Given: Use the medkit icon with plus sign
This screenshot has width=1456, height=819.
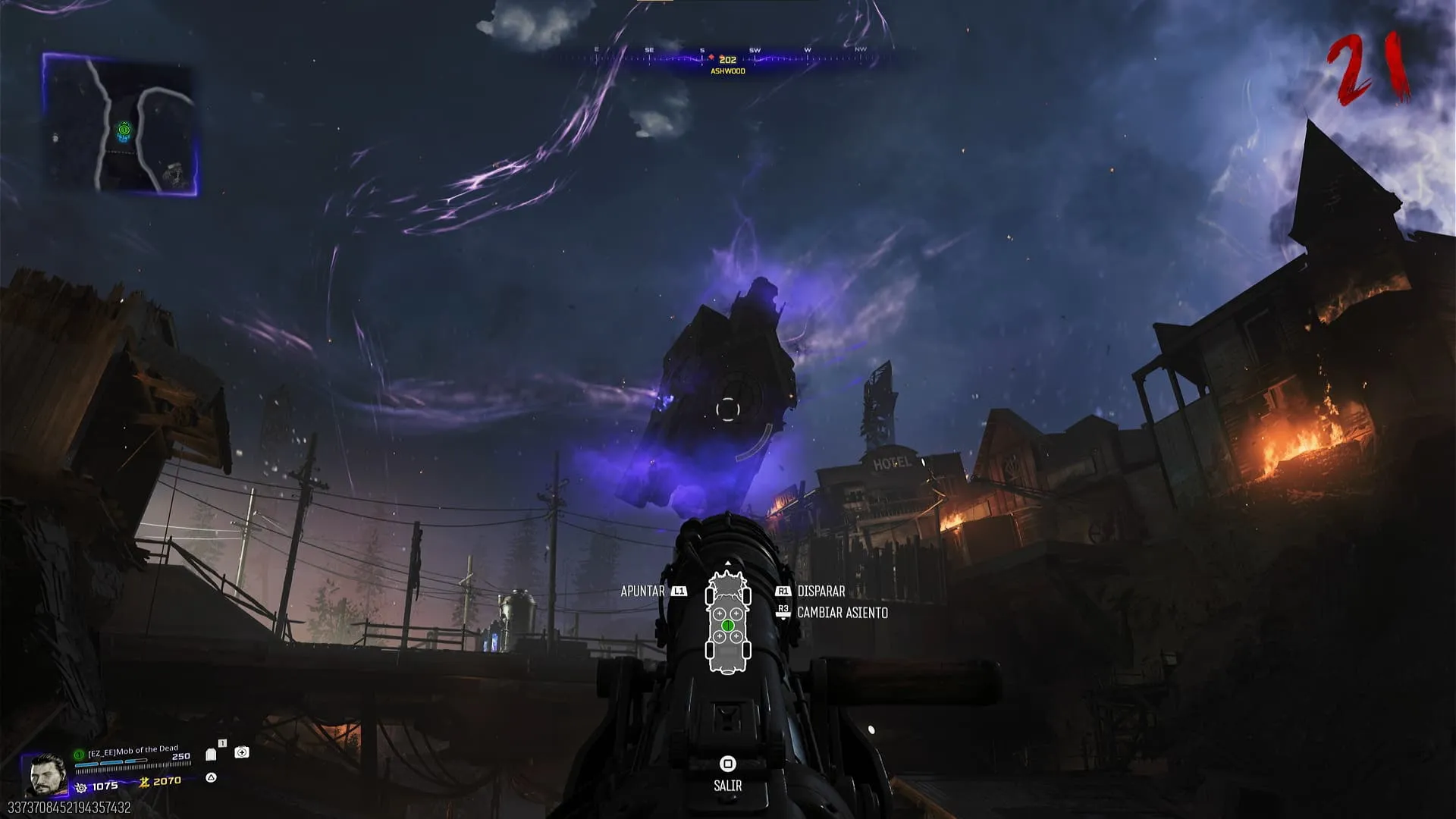Looking at the screenshot, I should [242, 752].
